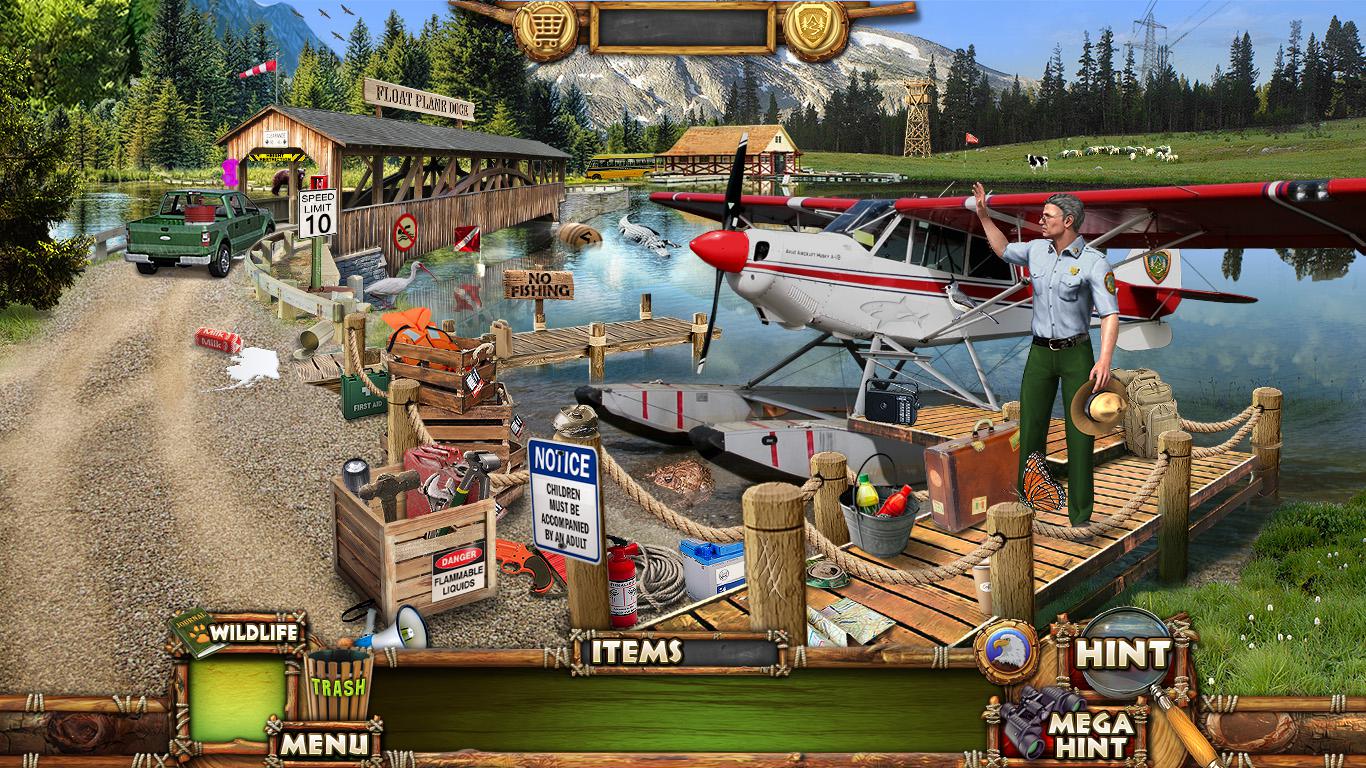Click the gold ranger badge icon
The width and height of the screenshot is (1366, 768).
(816, 29)
